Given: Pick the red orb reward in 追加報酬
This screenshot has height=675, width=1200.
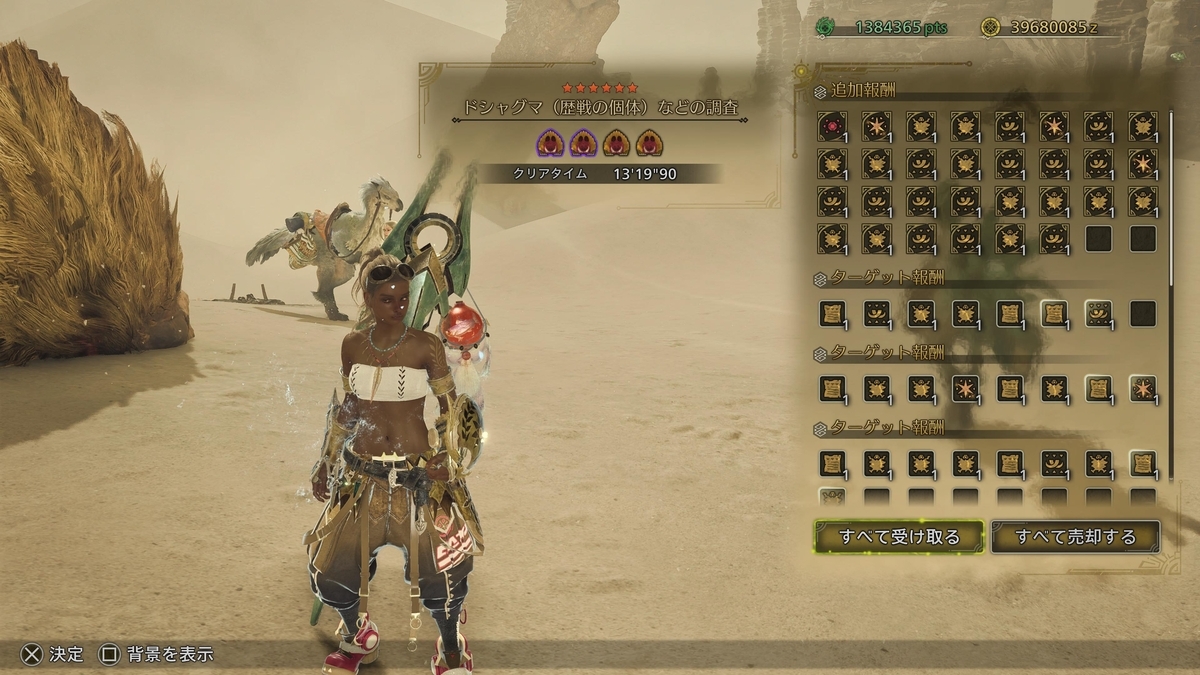Looking at the screenshot, I should [832, 125].
